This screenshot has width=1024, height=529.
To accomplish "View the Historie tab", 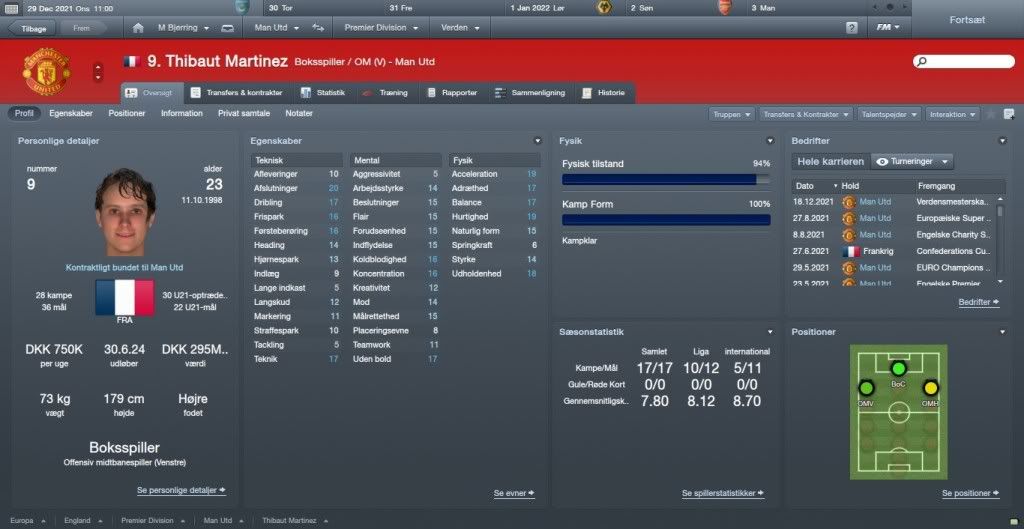I will 603,93.
